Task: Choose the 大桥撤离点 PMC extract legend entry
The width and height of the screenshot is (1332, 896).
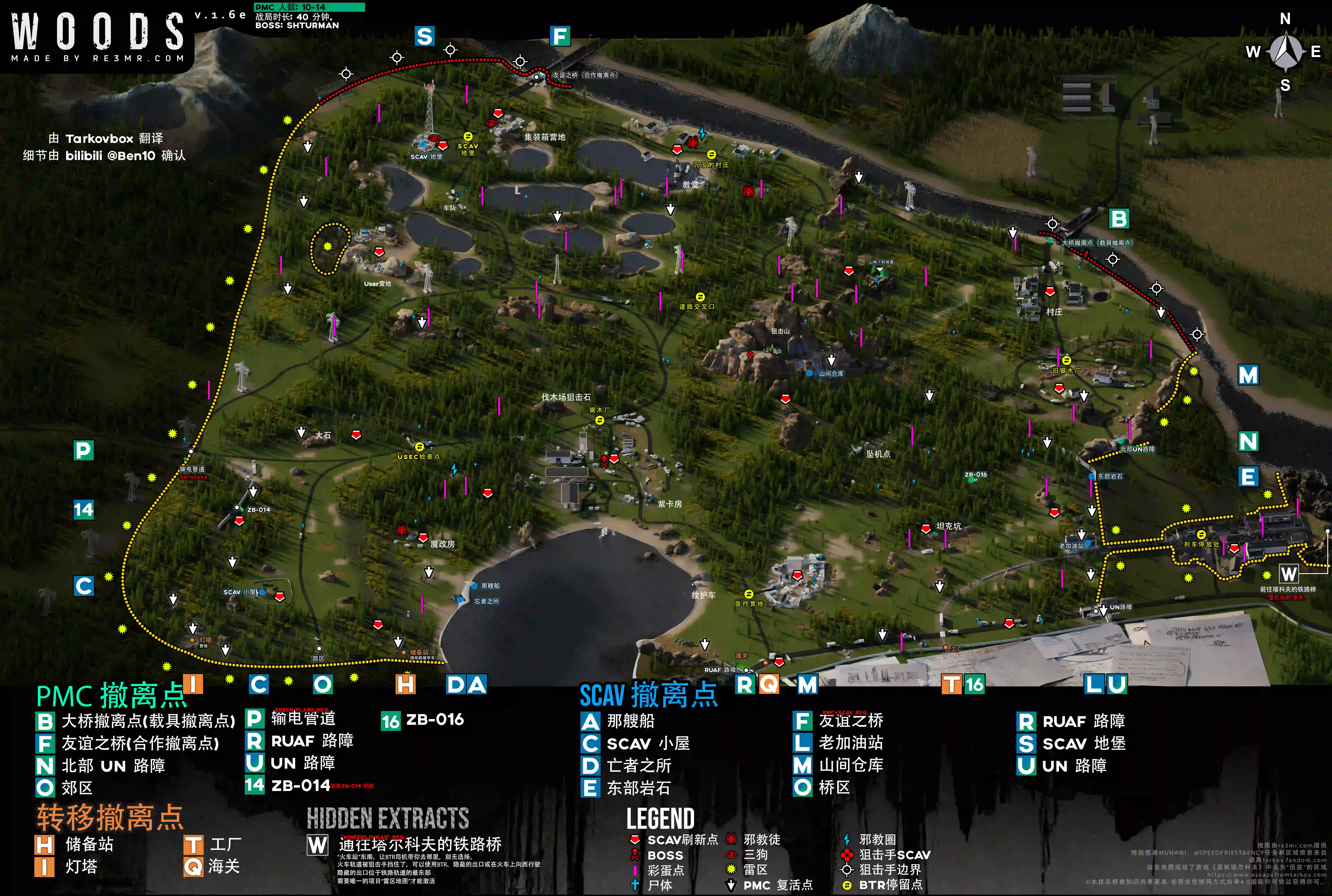Action: [135, 721]
